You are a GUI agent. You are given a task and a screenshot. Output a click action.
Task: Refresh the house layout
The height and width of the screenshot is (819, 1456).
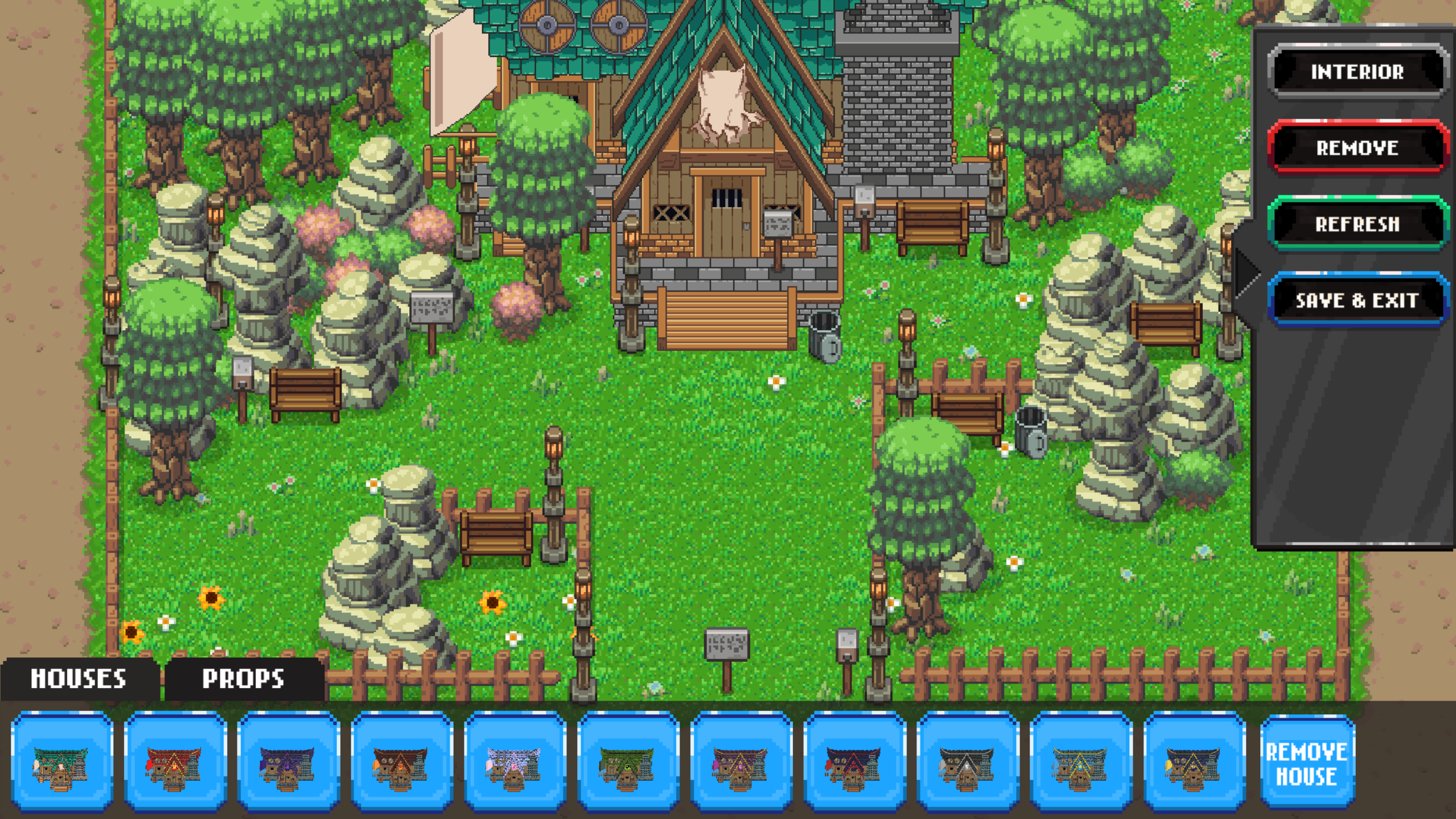(1357, 224)
